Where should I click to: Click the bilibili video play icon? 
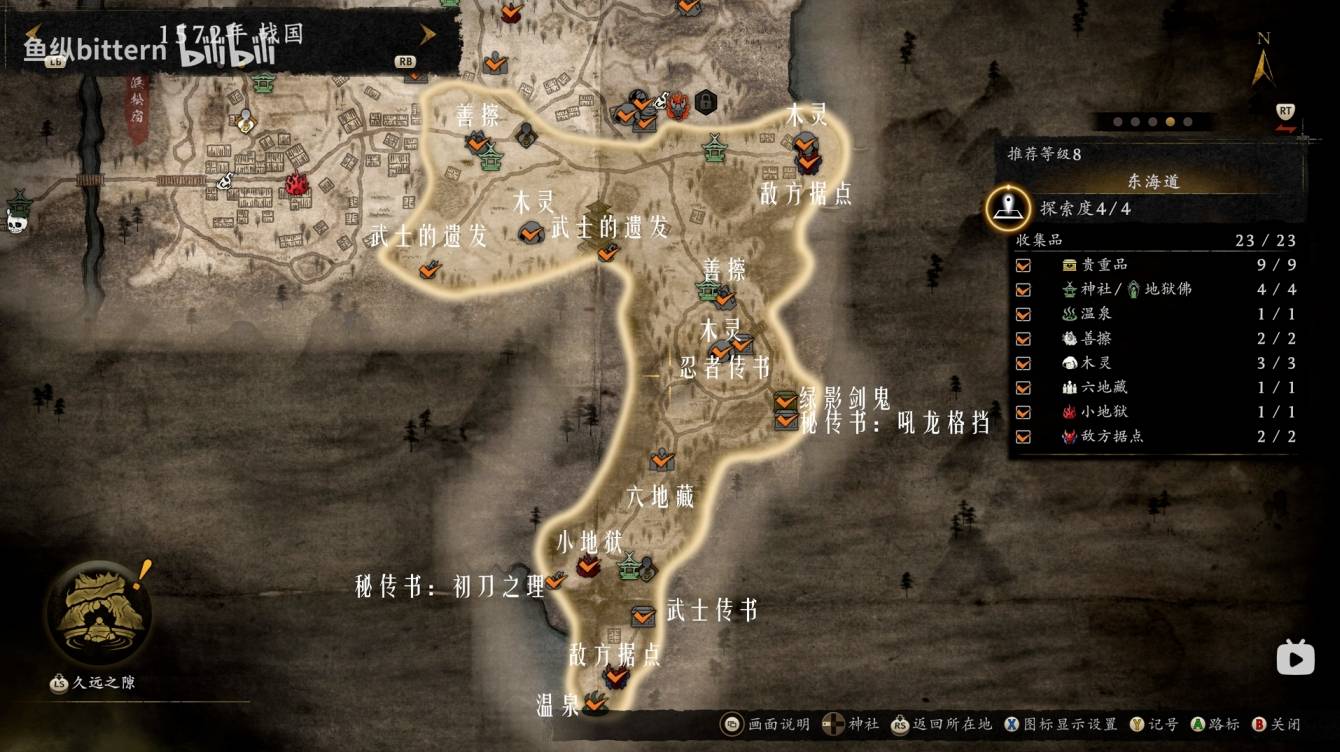point(1295,657)
